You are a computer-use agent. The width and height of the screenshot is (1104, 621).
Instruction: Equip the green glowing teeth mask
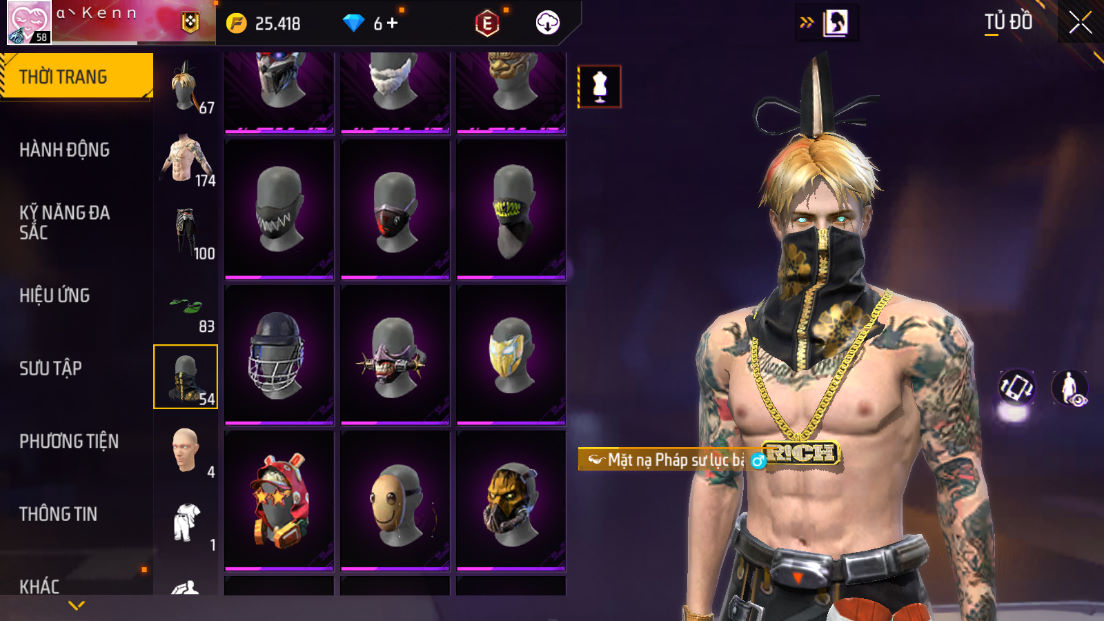pyautogui.click(x=512, y=210)
